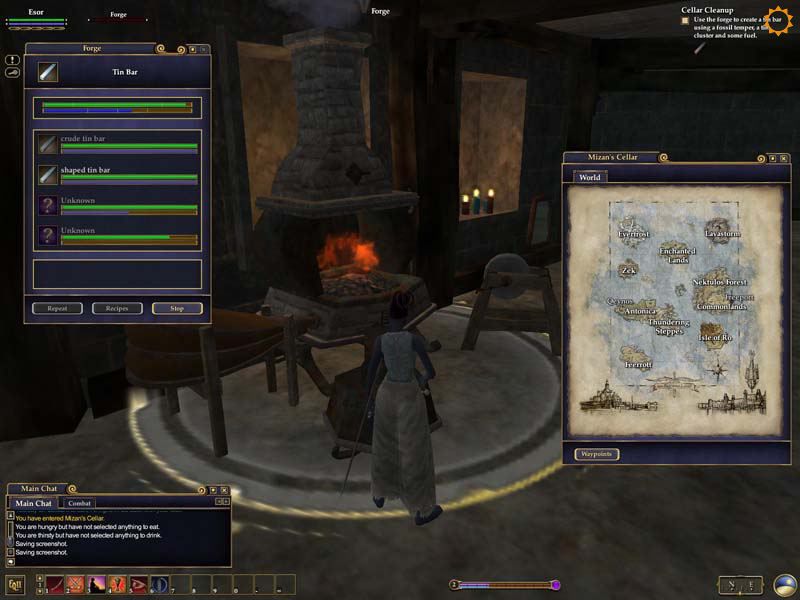Close the Forge window
This screenshot has width=800, height=600.
(204, 48)
